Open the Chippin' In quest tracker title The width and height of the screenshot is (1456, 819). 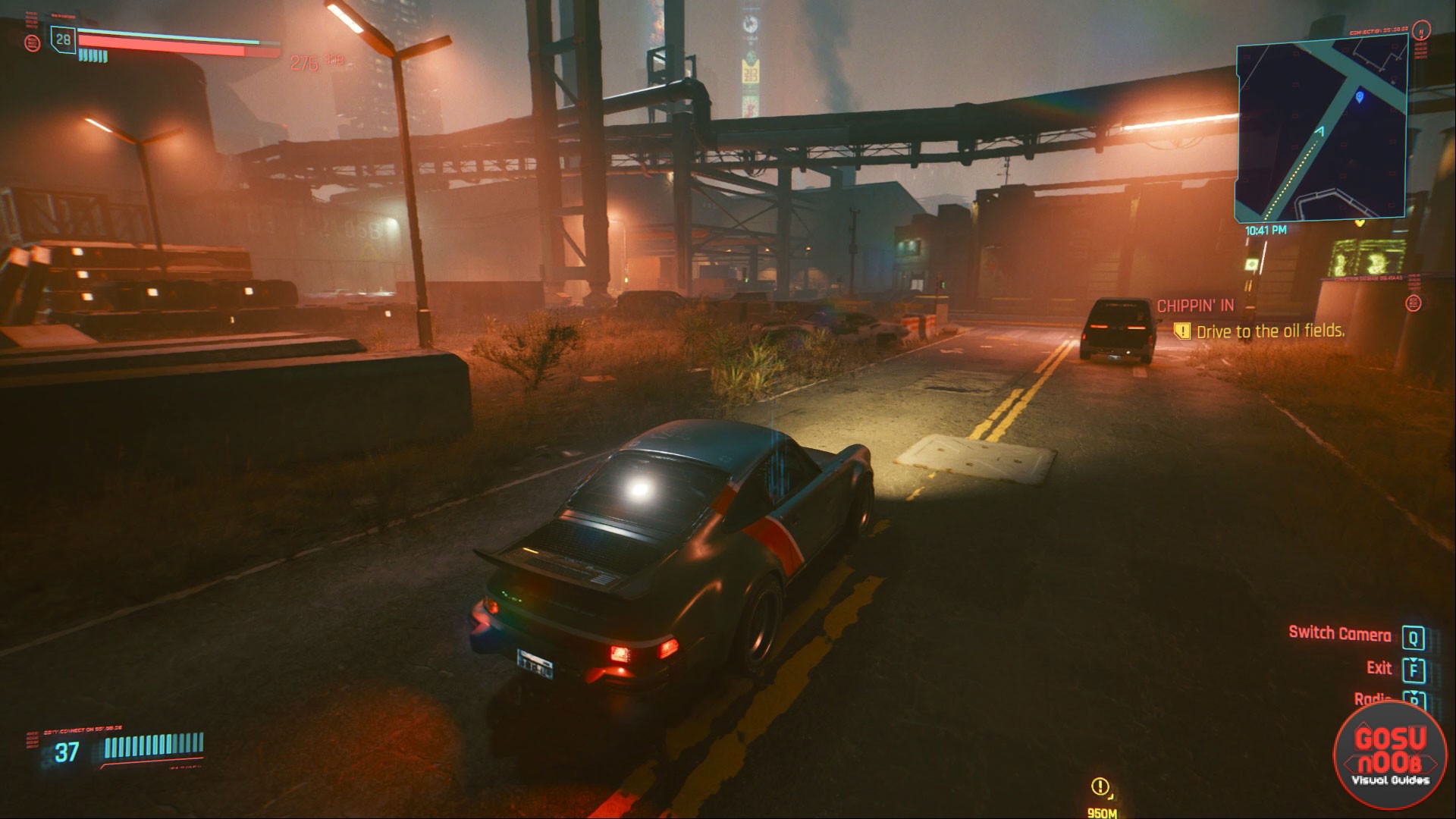pyautogui.click(x=1195, y=306)
